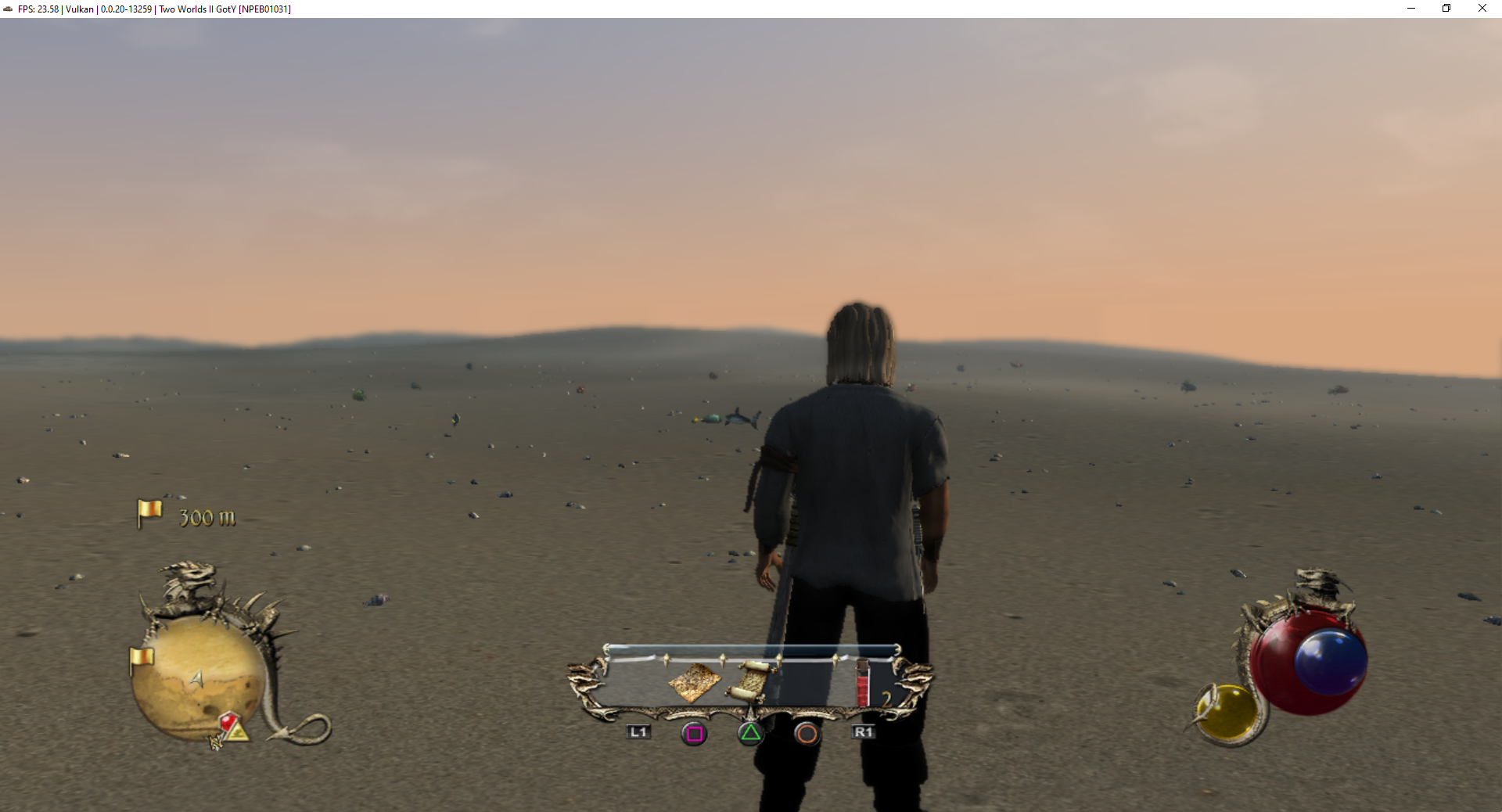Screen dimensions: 1502x812
Task: Click the L1 shoulder button prompt
Action: tap(638, 732)
